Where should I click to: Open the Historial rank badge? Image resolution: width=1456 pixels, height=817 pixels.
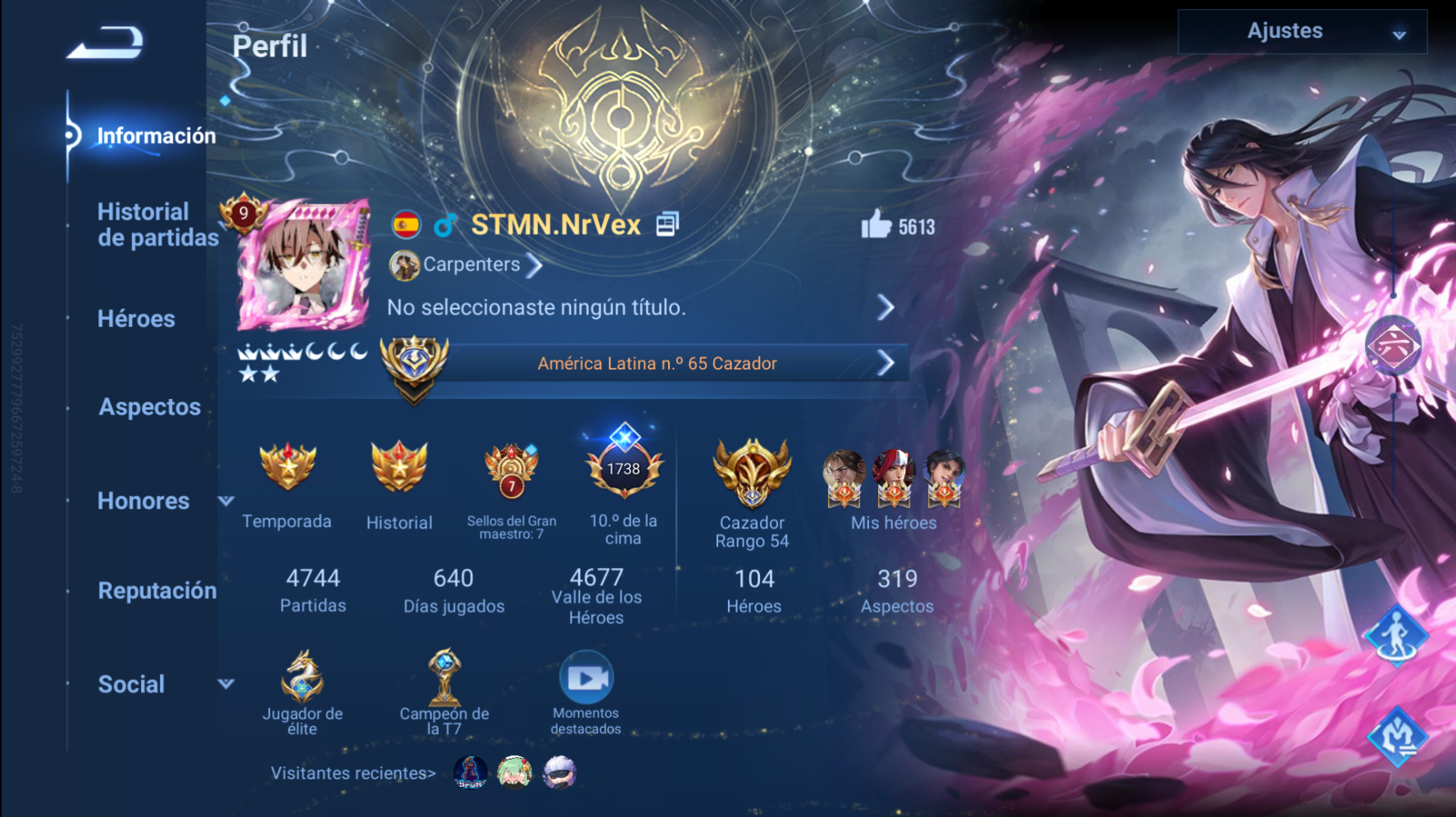399,469
